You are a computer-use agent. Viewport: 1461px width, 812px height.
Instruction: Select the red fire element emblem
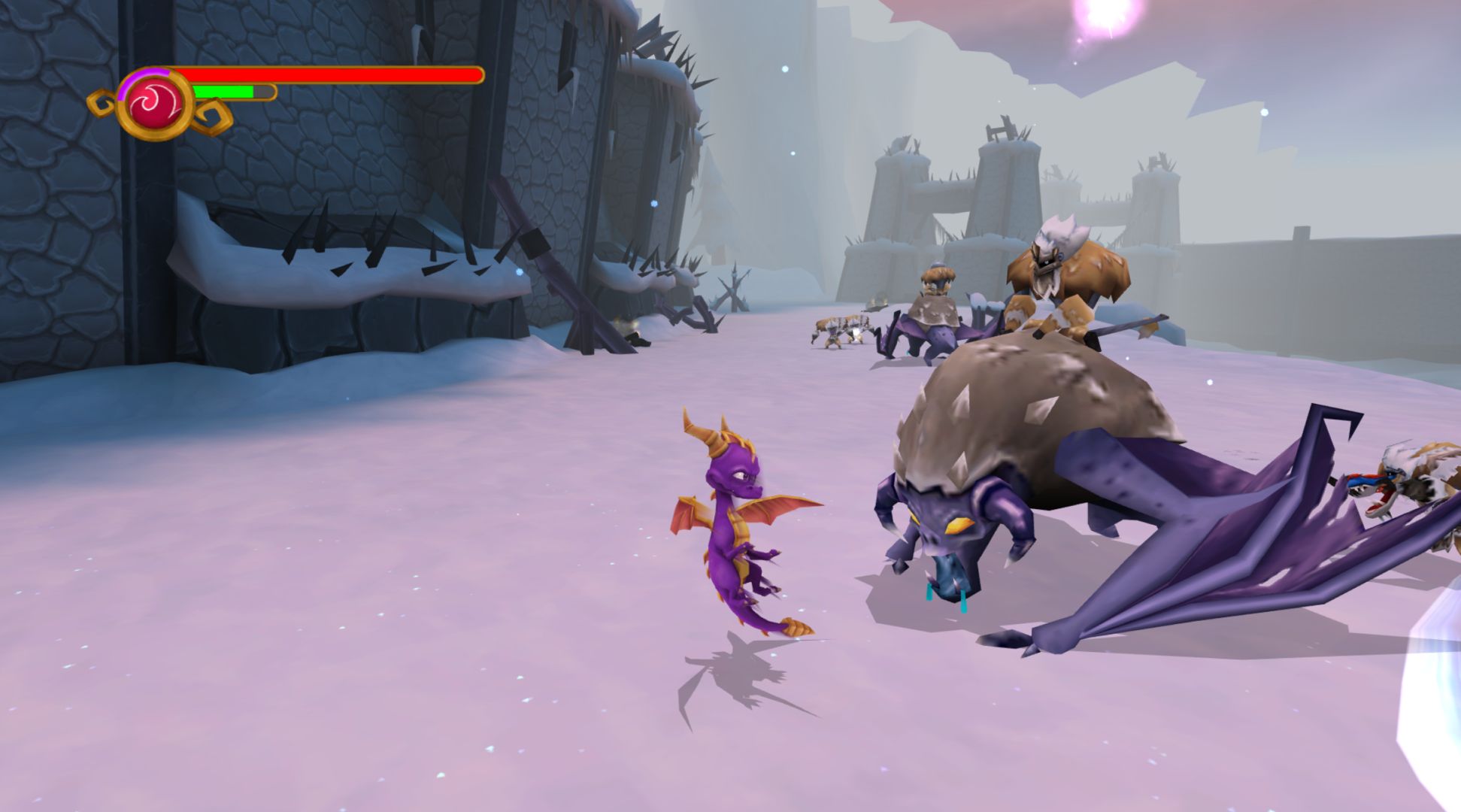coord(156,105)
